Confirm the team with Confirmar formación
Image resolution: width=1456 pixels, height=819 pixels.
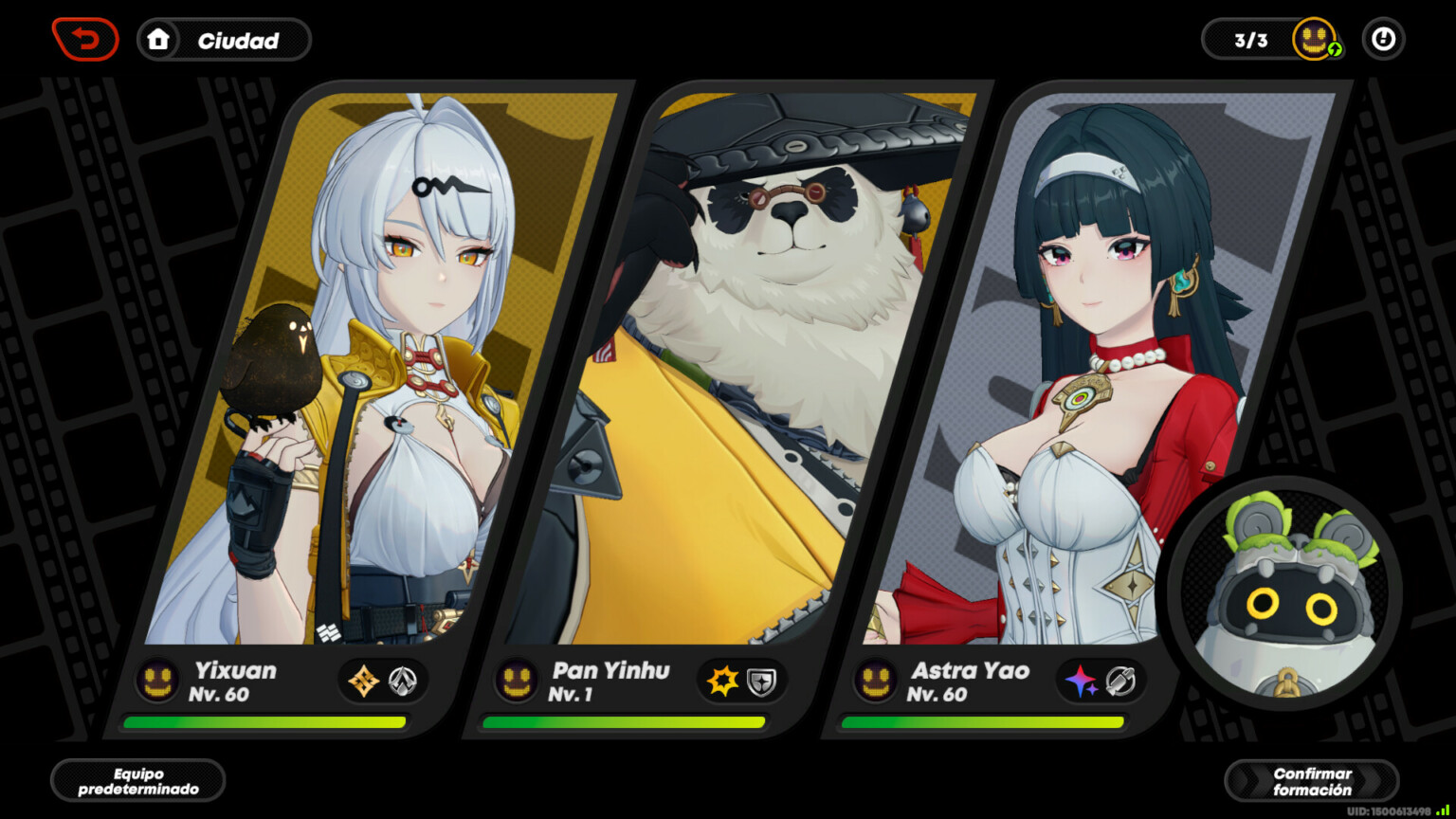click(x=1311, y=781)
